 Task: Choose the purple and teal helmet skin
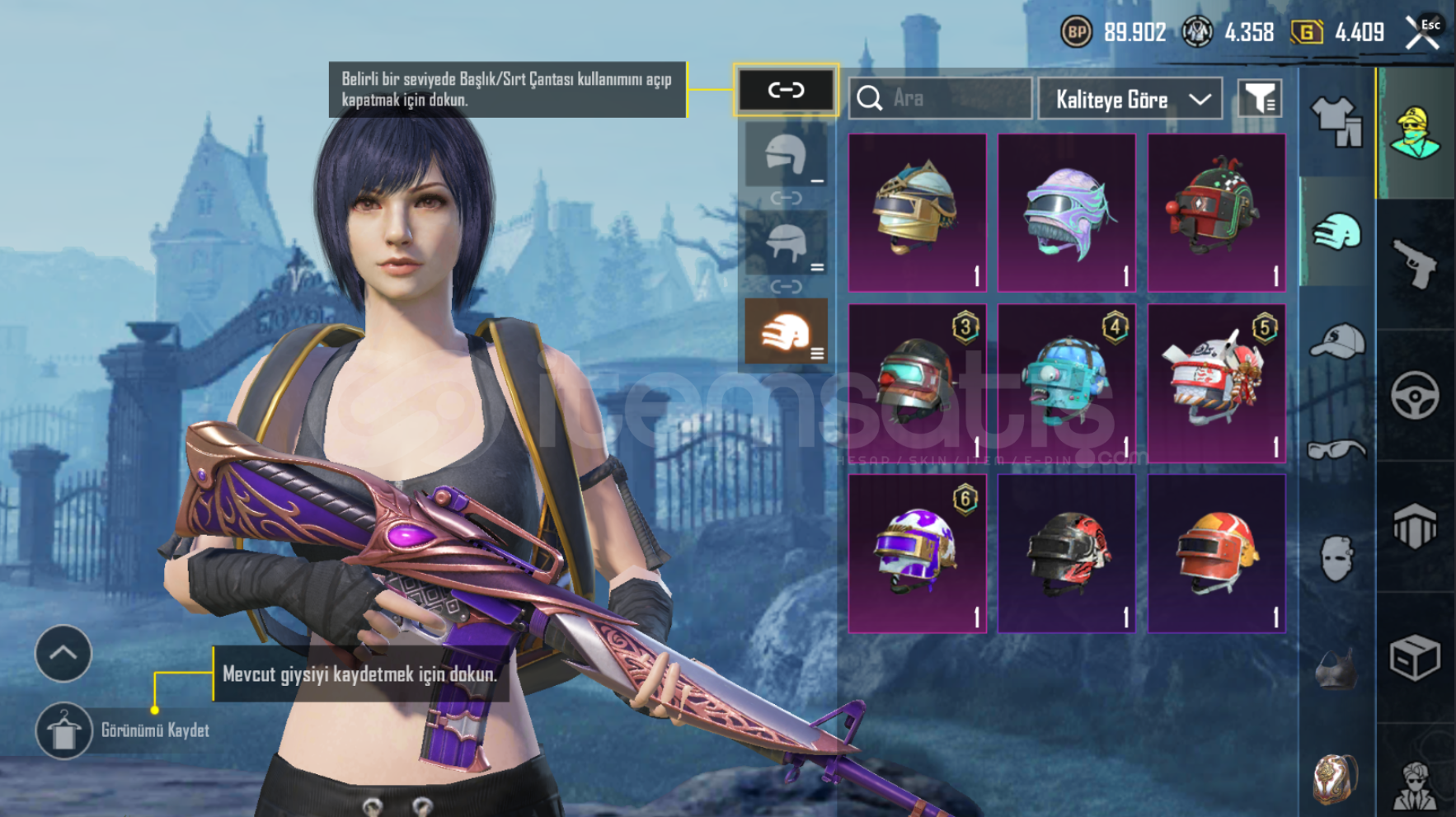click(x=1067, y=212)
